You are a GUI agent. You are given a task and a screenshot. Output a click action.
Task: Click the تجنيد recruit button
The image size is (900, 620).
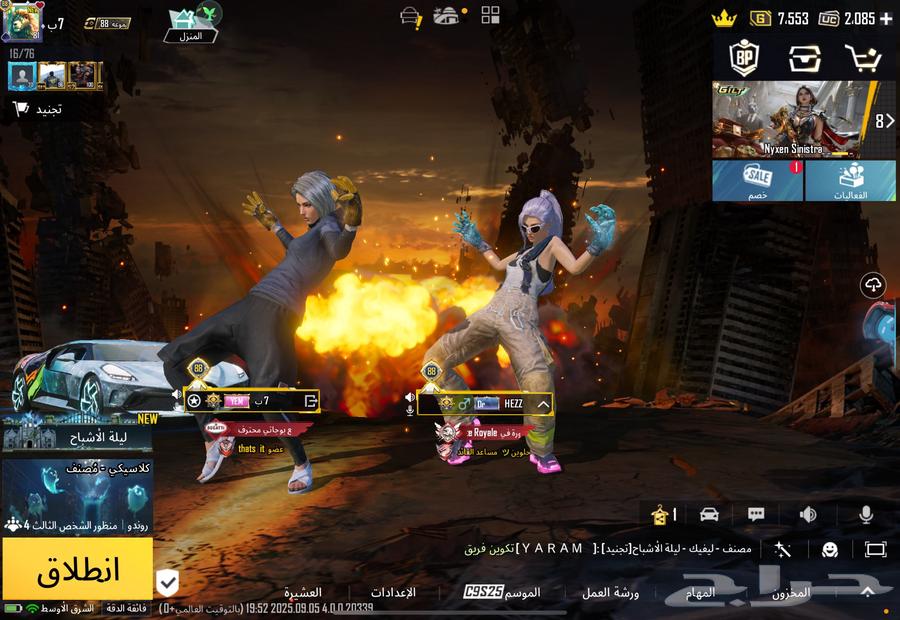click(38, 108)
